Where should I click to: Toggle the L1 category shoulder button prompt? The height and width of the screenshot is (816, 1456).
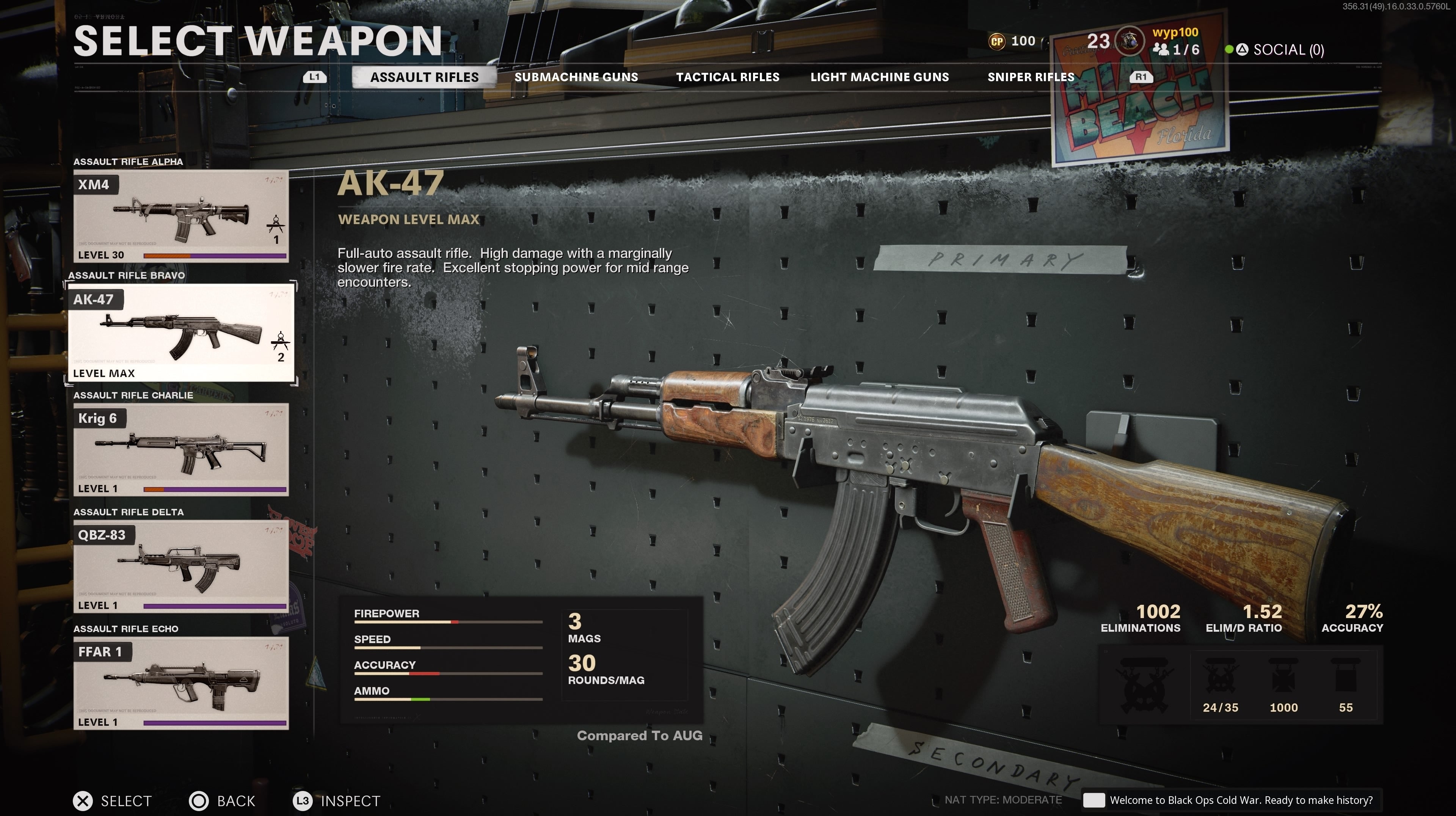click(314, 77)
